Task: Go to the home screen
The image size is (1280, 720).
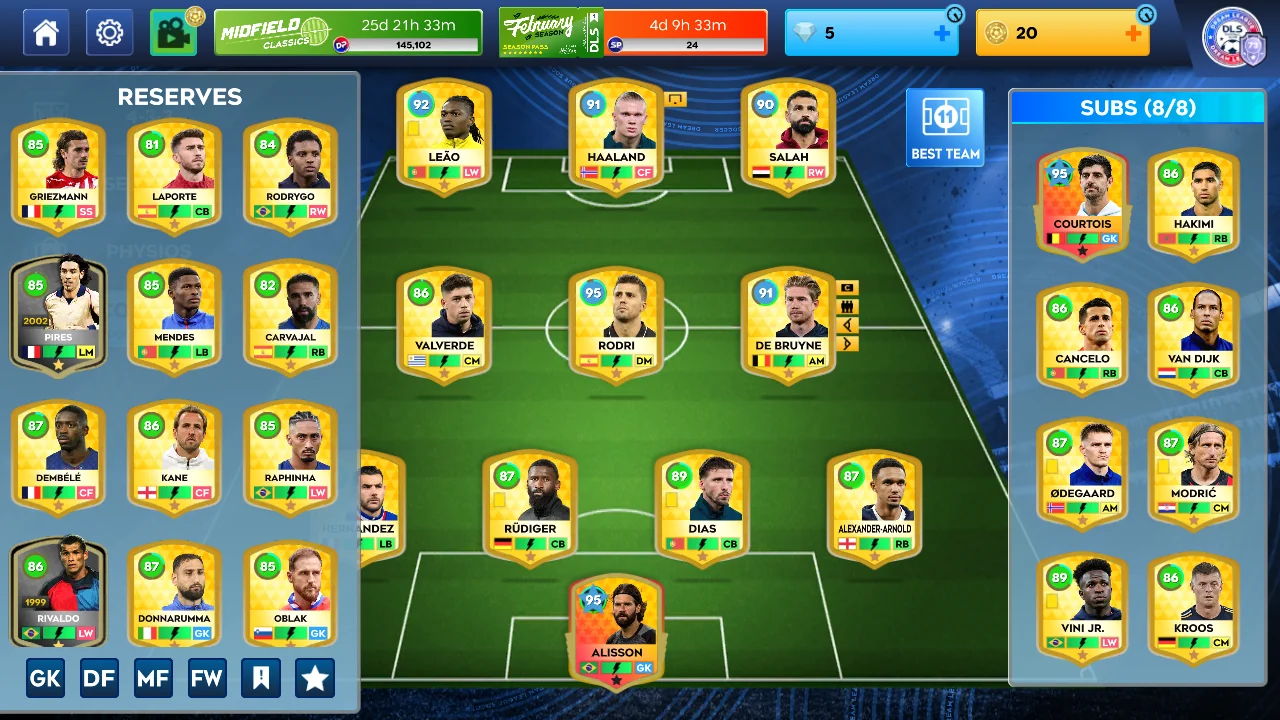Action: click(46, 33)
